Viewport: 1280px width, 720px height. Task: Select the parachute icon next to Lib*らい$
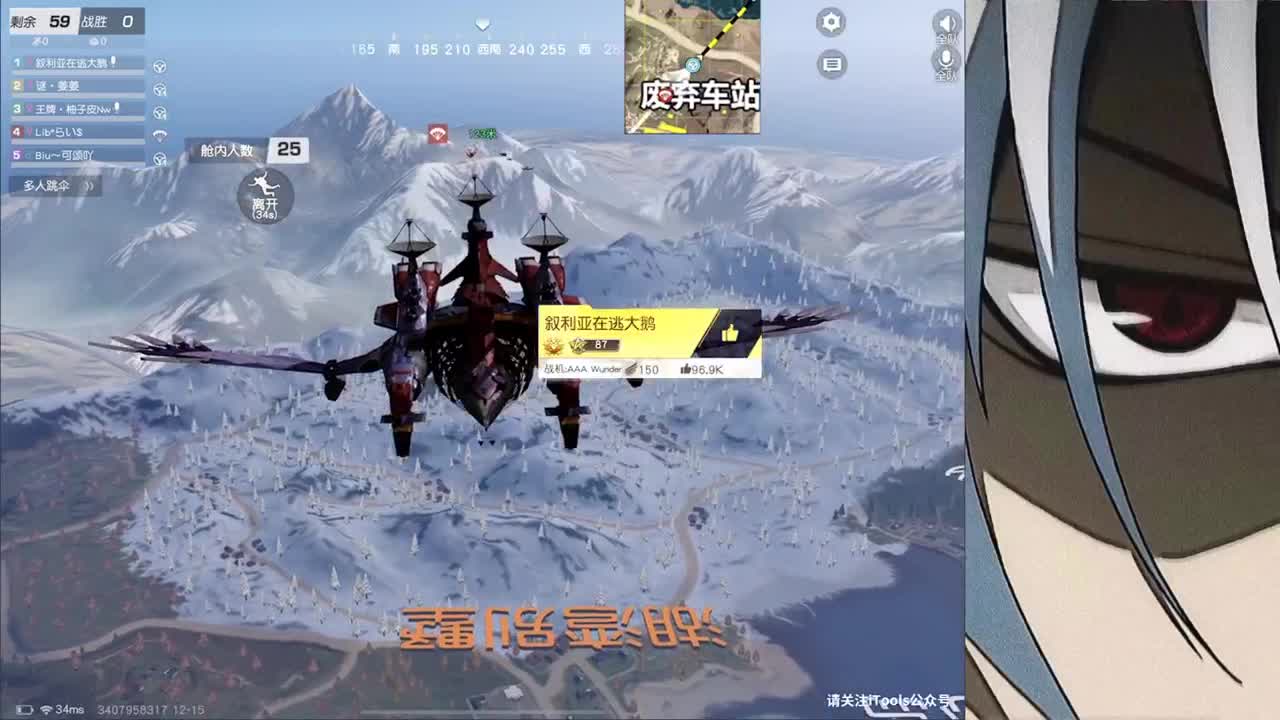coord(161,133)
